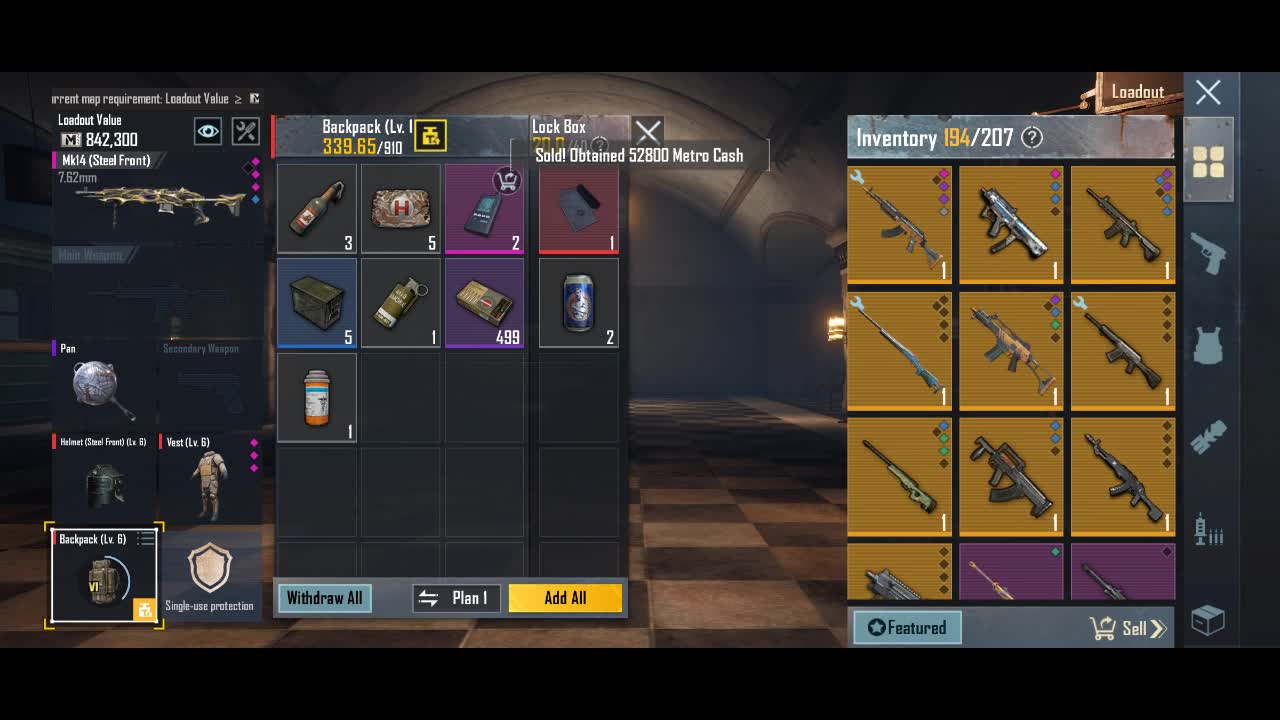Show Featured inventory items
The width and height of the screenshot is (1280, 720).
click(x=907, y=628)
